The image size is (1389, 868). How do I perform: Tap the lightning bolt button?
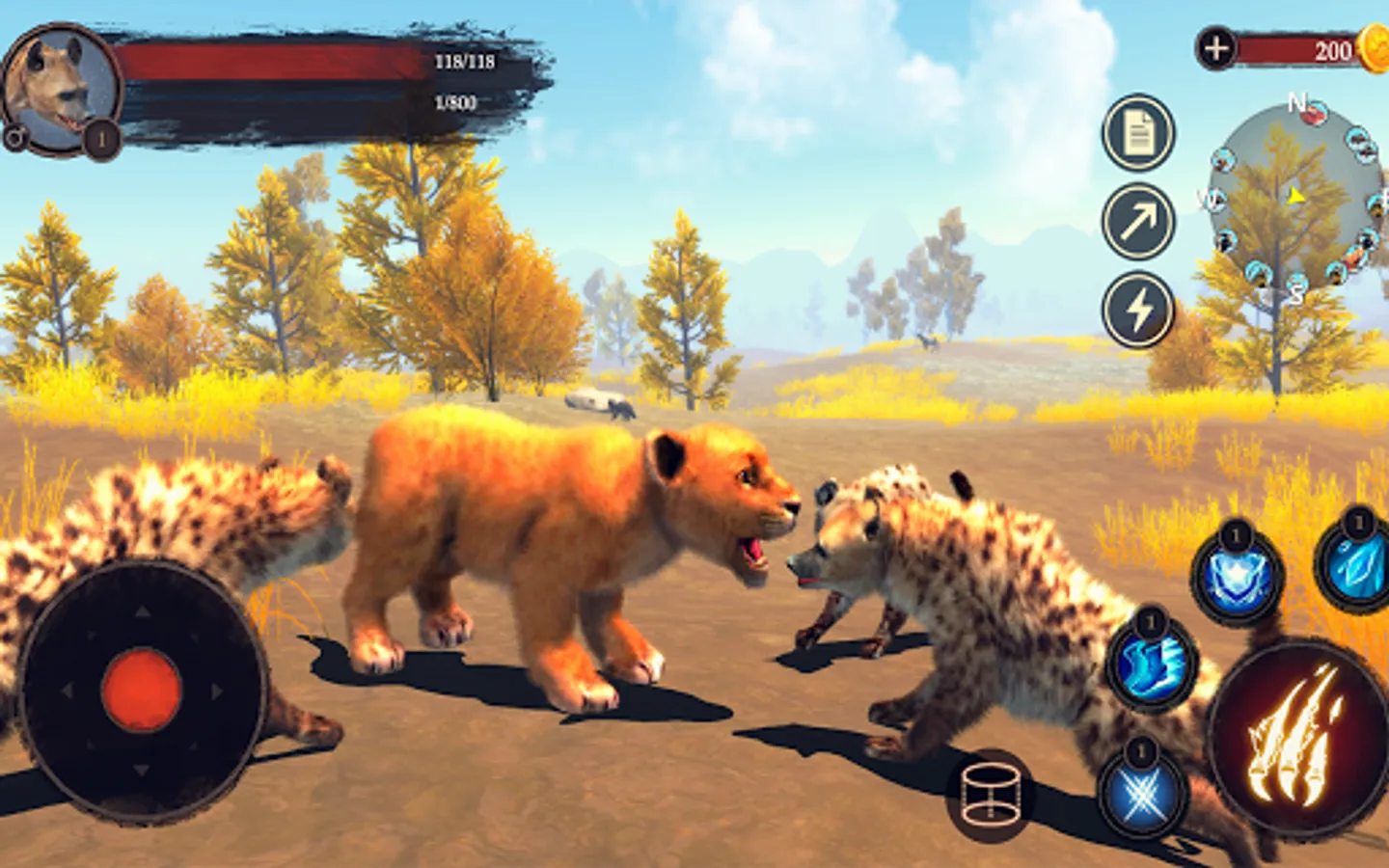click(1138, 310)
